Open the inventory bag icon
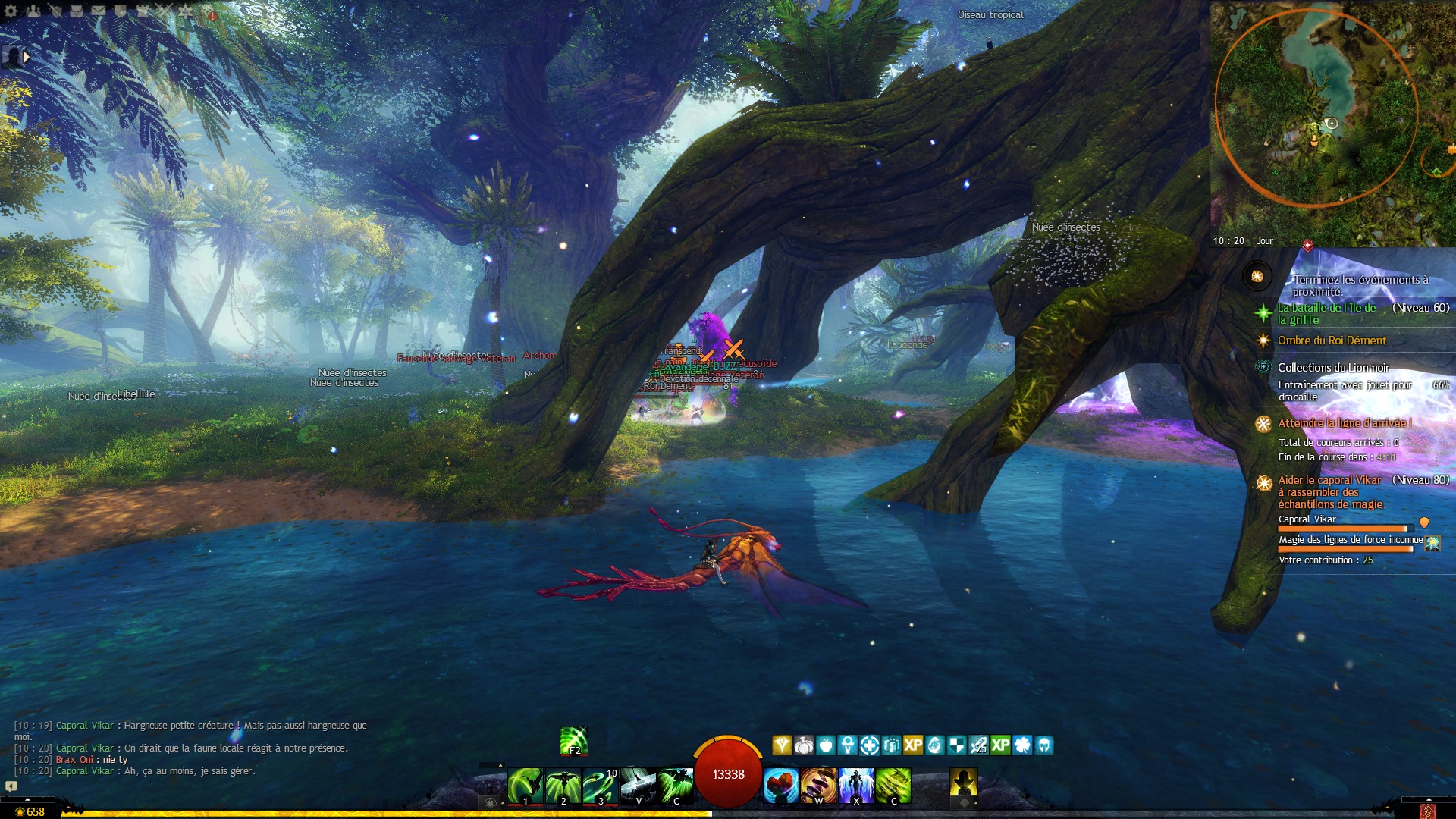 point(77,11)
